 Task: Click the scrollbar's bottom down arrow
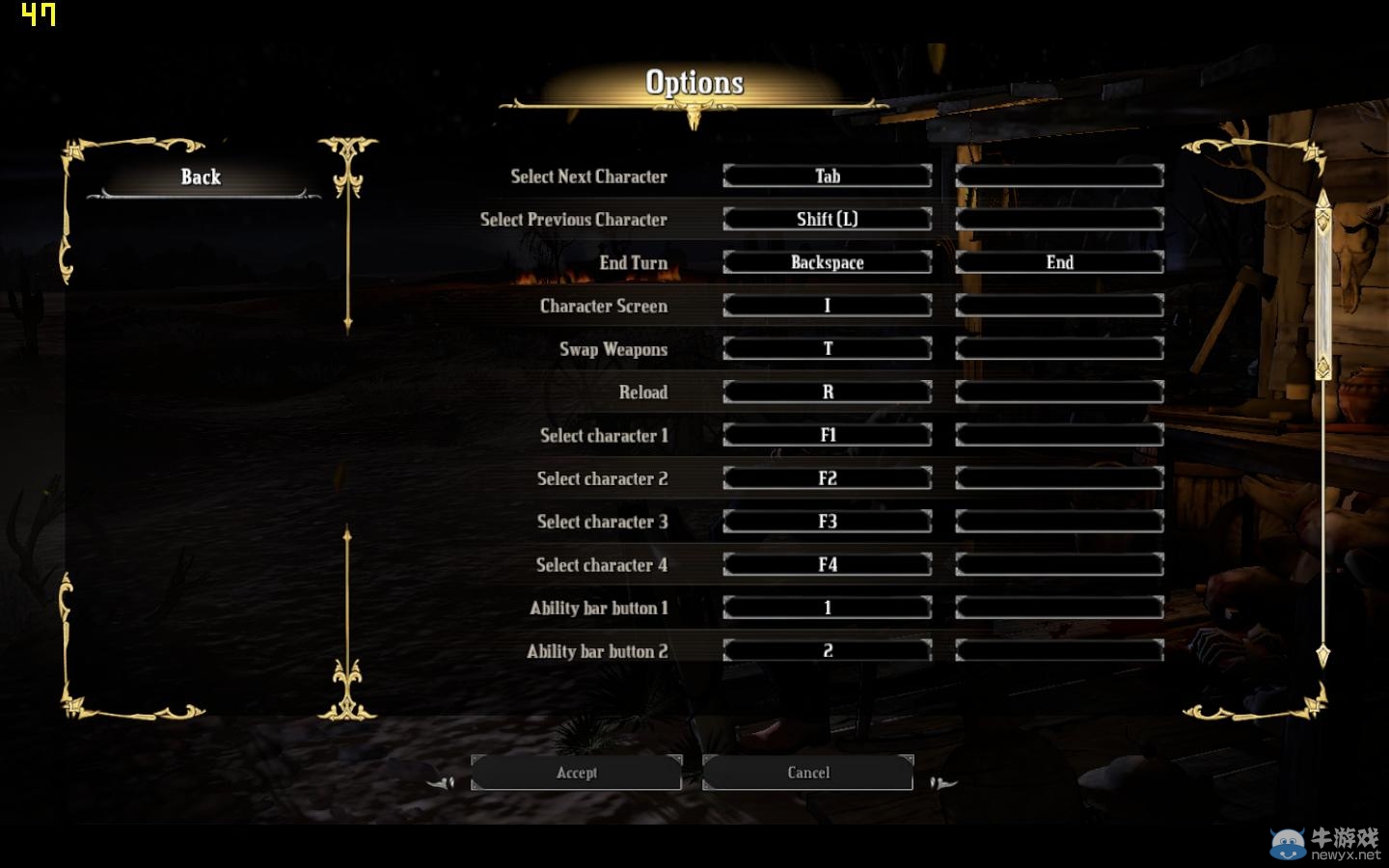pyautogui.click(x=1323, y=656)
